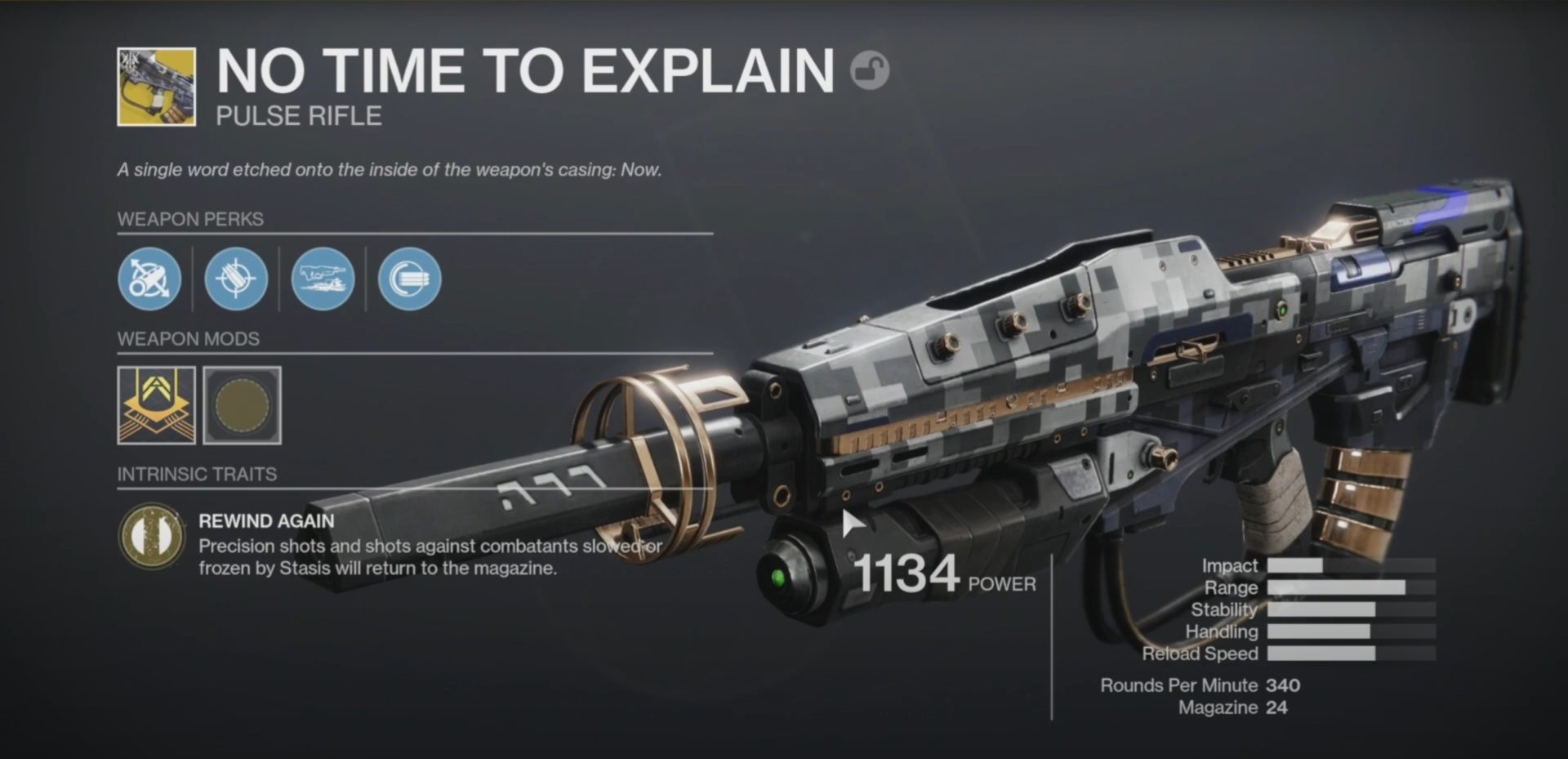Click the first blue perk circle under Weapon Perks
This screenshot has height=759, width=1568.
click(x=149, y=280)
